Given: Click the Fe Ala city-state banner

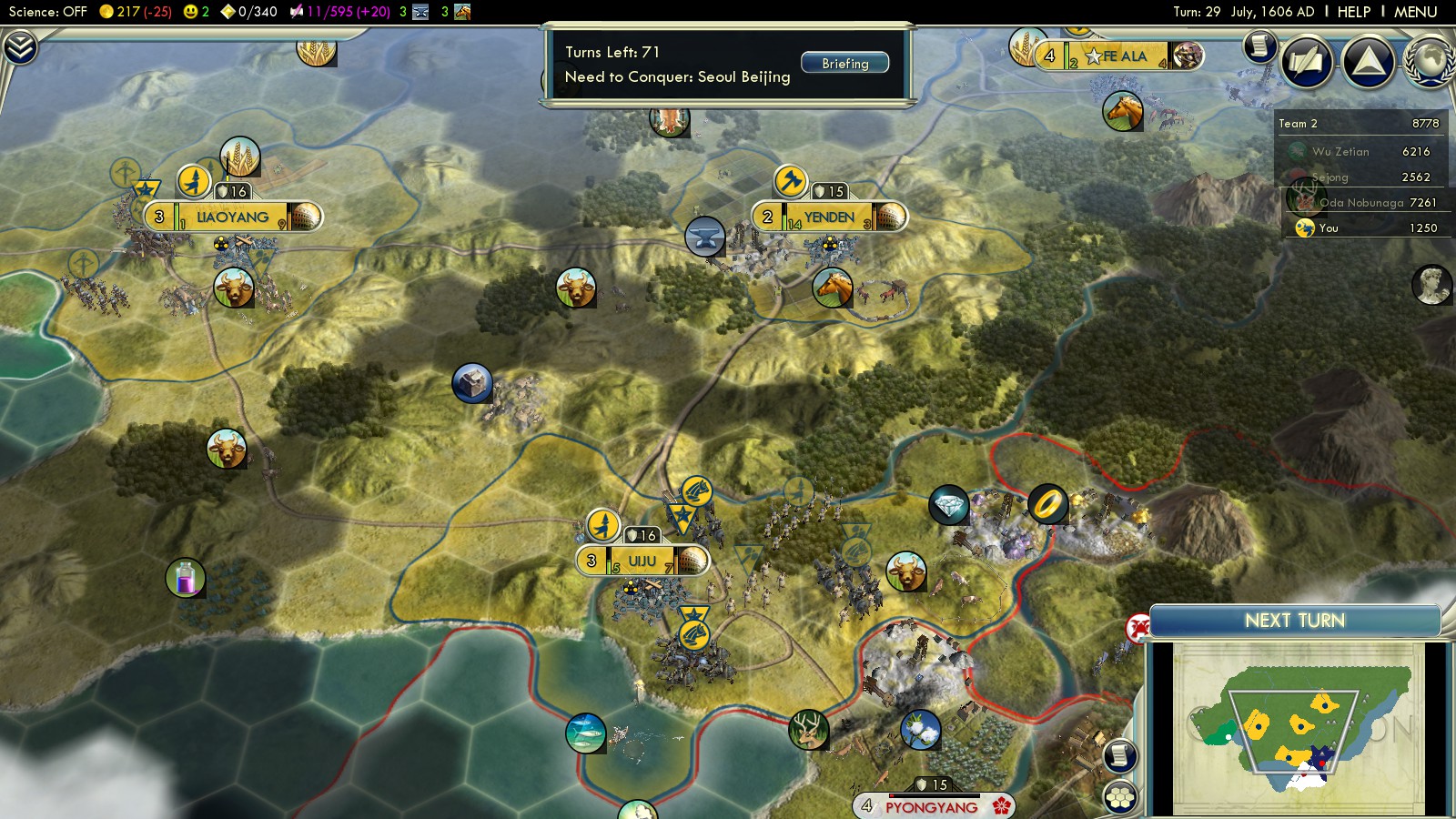Looking at the screenshot, I should (x=1124, y=56).
